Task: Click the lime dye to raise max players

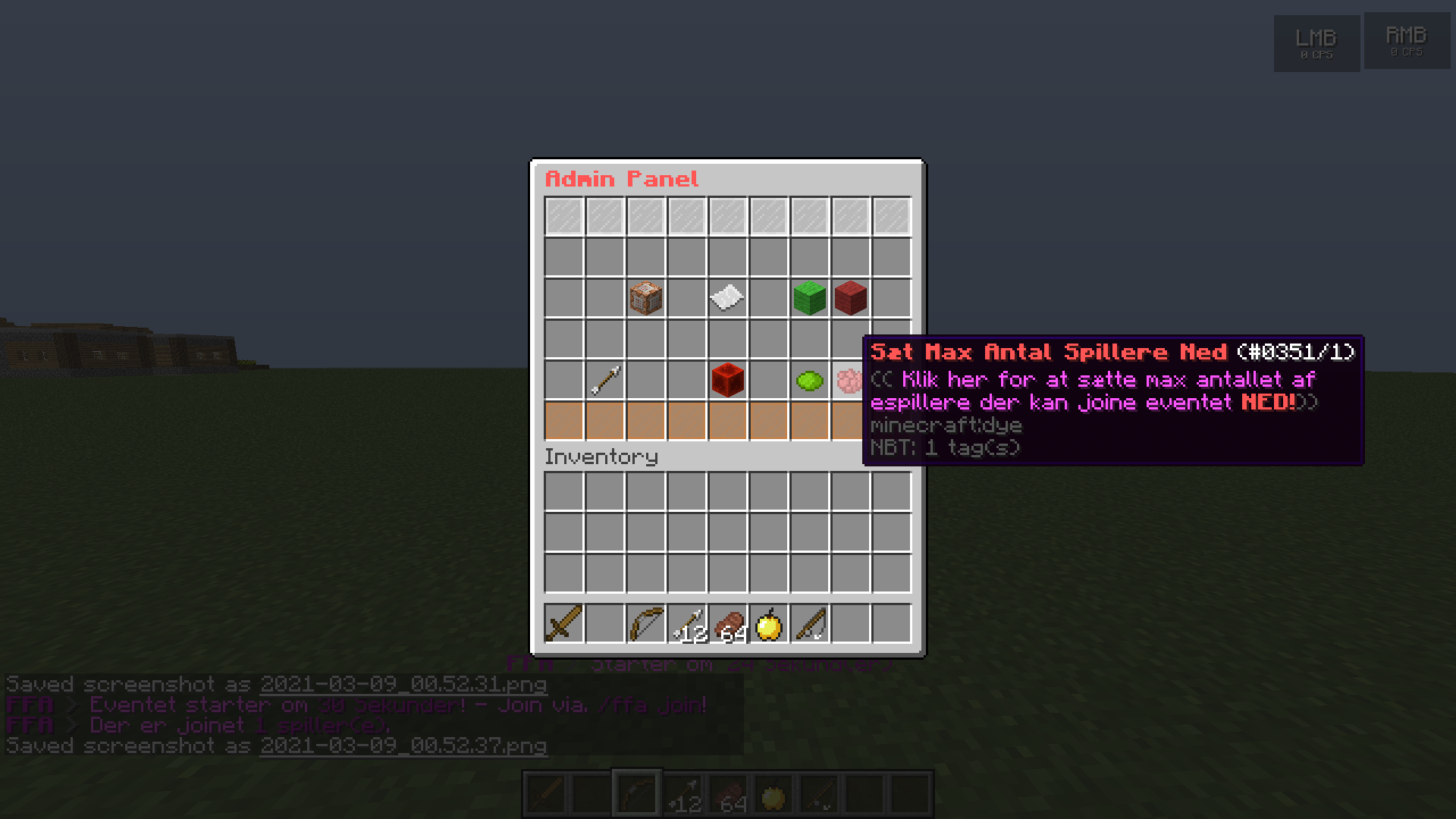Action: pos(808,380)
